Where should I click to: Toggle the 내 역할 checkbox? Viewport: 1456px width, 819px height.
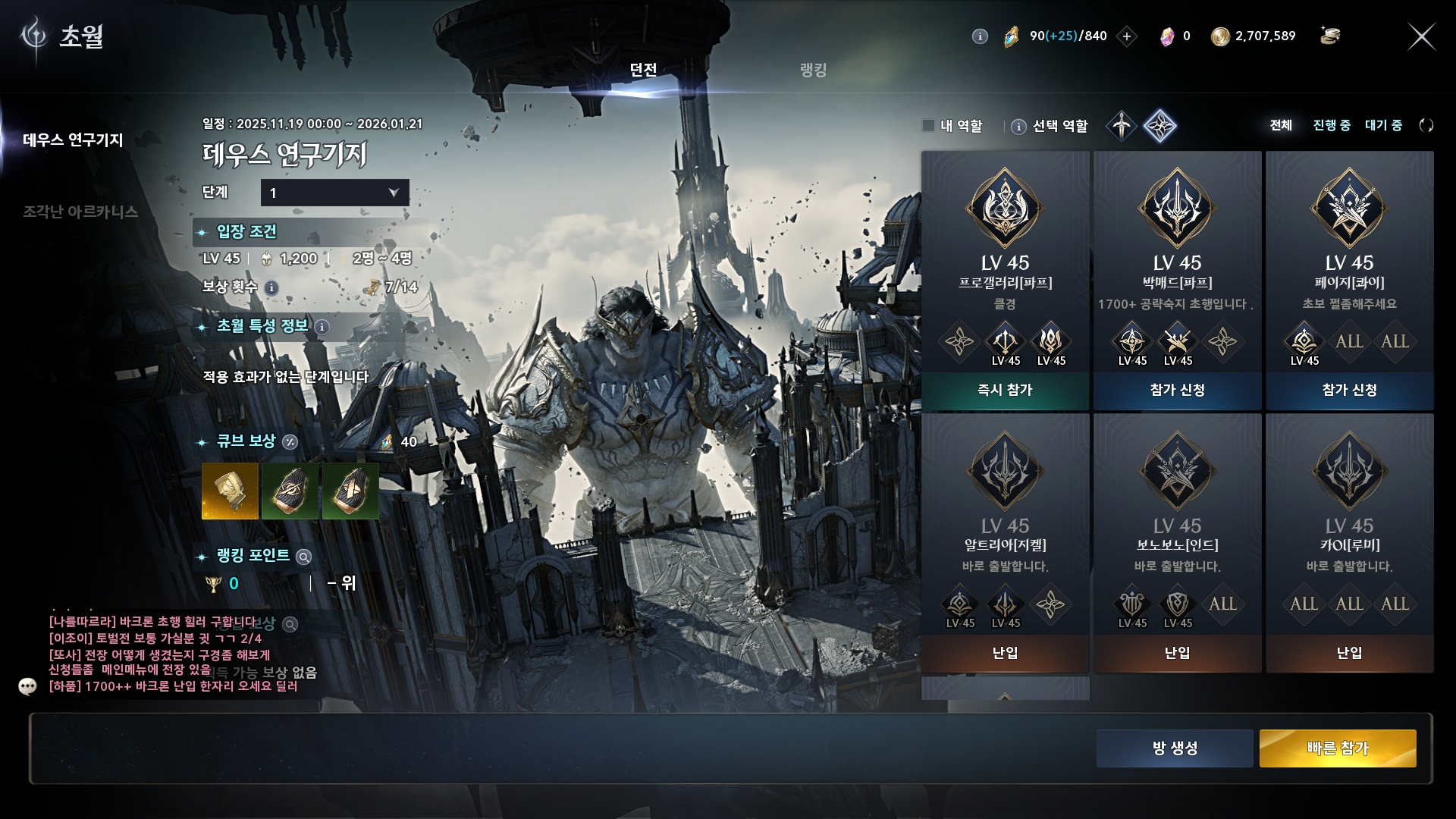[928, 126]
